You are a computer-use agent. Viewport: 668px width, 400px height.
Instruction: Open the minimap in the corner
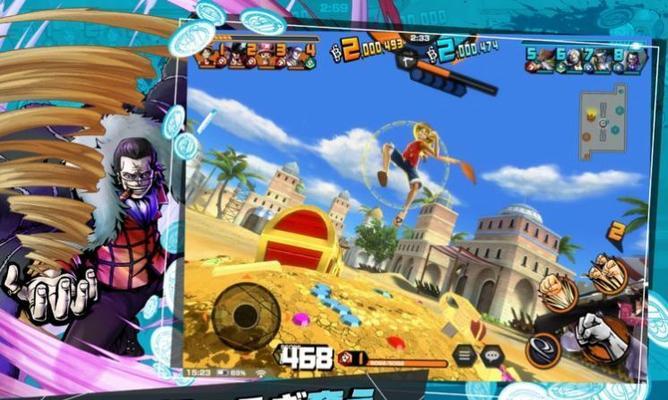pyautogui.click(x=605, y=115)
